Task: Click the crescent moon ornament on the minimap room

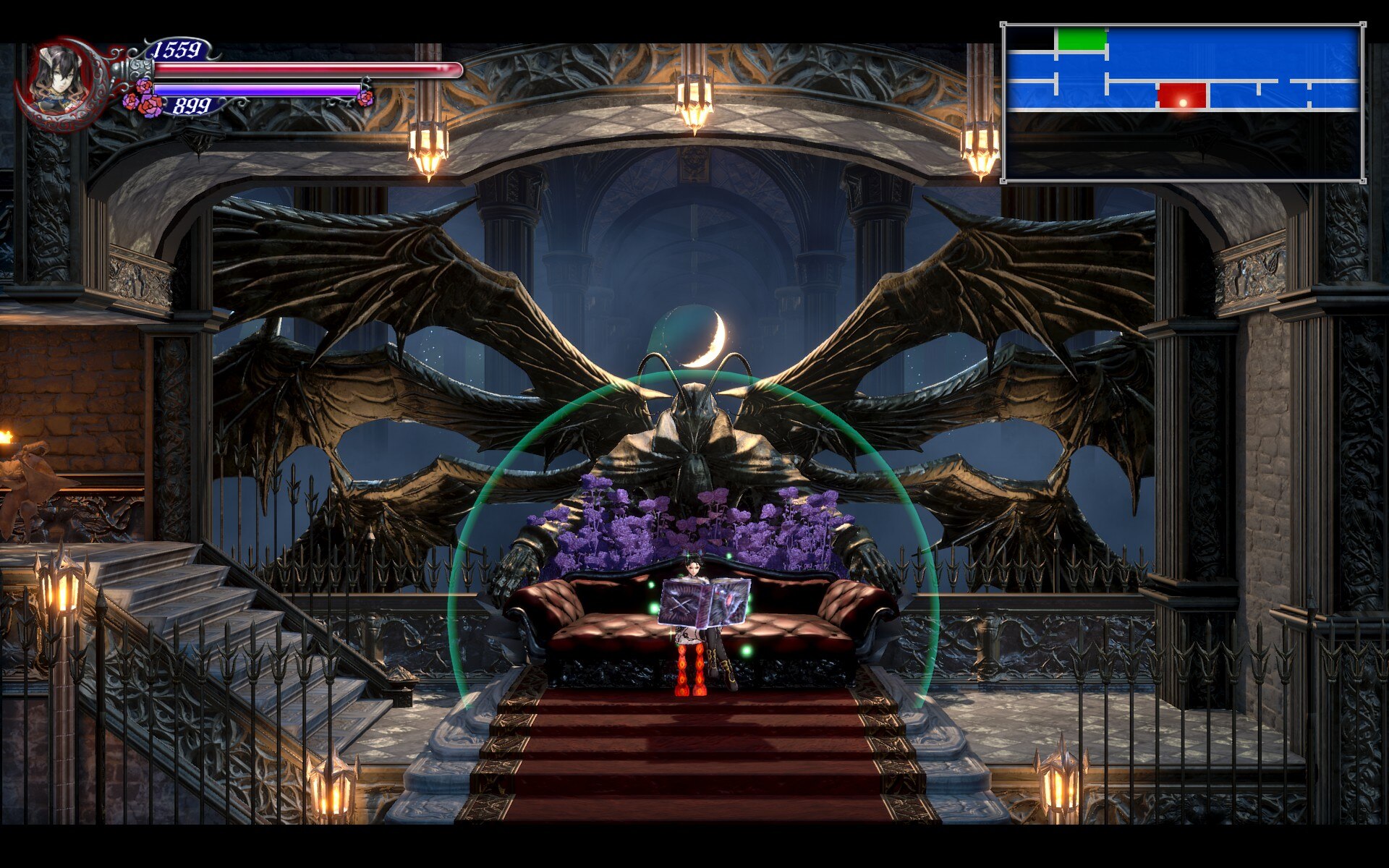Action: pos(1184,103)
